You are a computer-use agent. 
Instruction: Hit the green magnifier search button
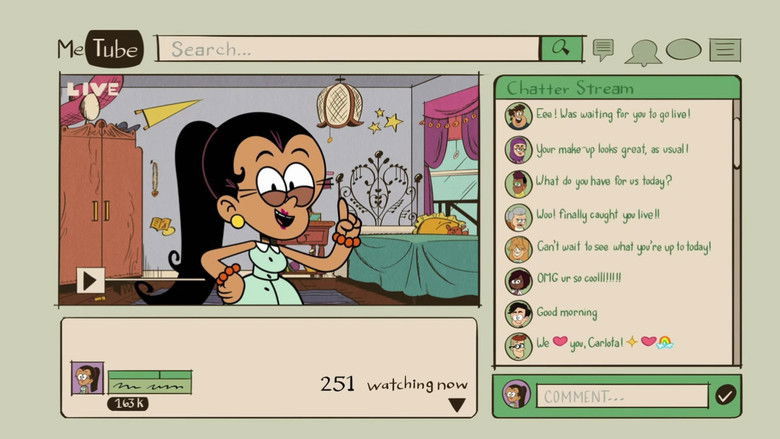(561, 48)
